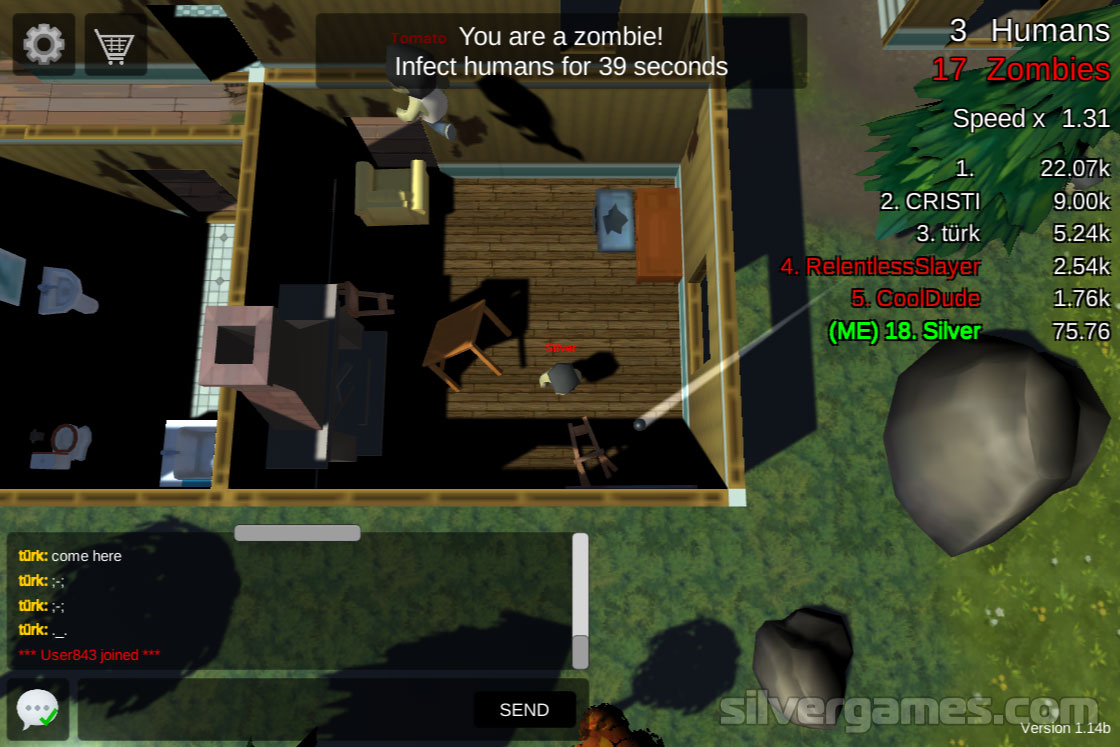Open the gear settings menu
Image resolution: width=1120 pixels, height=747 pixels.
click(43, 44)
